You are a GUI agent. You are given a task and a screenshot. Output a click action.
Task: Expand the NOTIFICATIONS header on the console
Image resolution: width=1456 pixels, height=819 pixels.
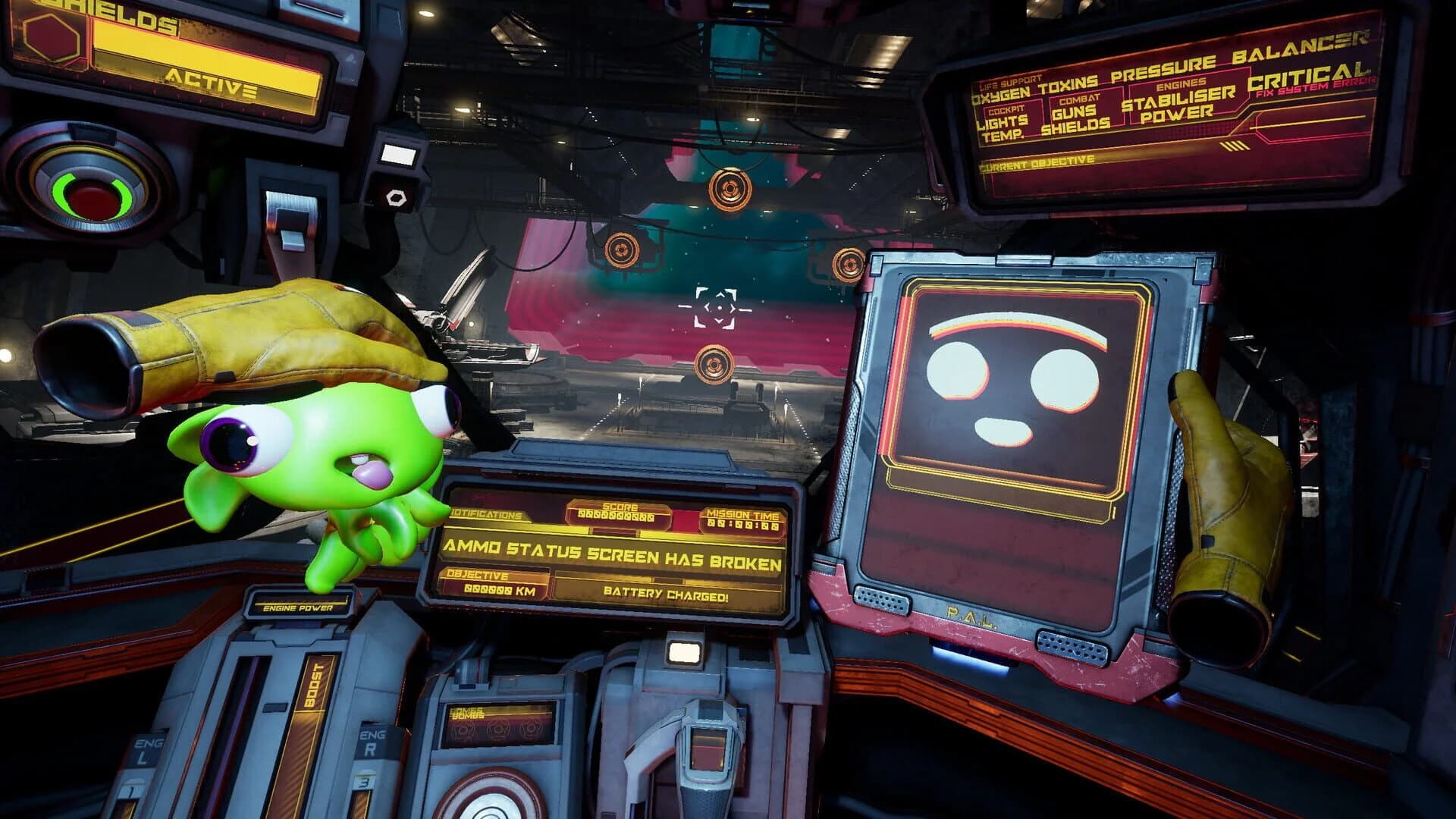[490, 514]
